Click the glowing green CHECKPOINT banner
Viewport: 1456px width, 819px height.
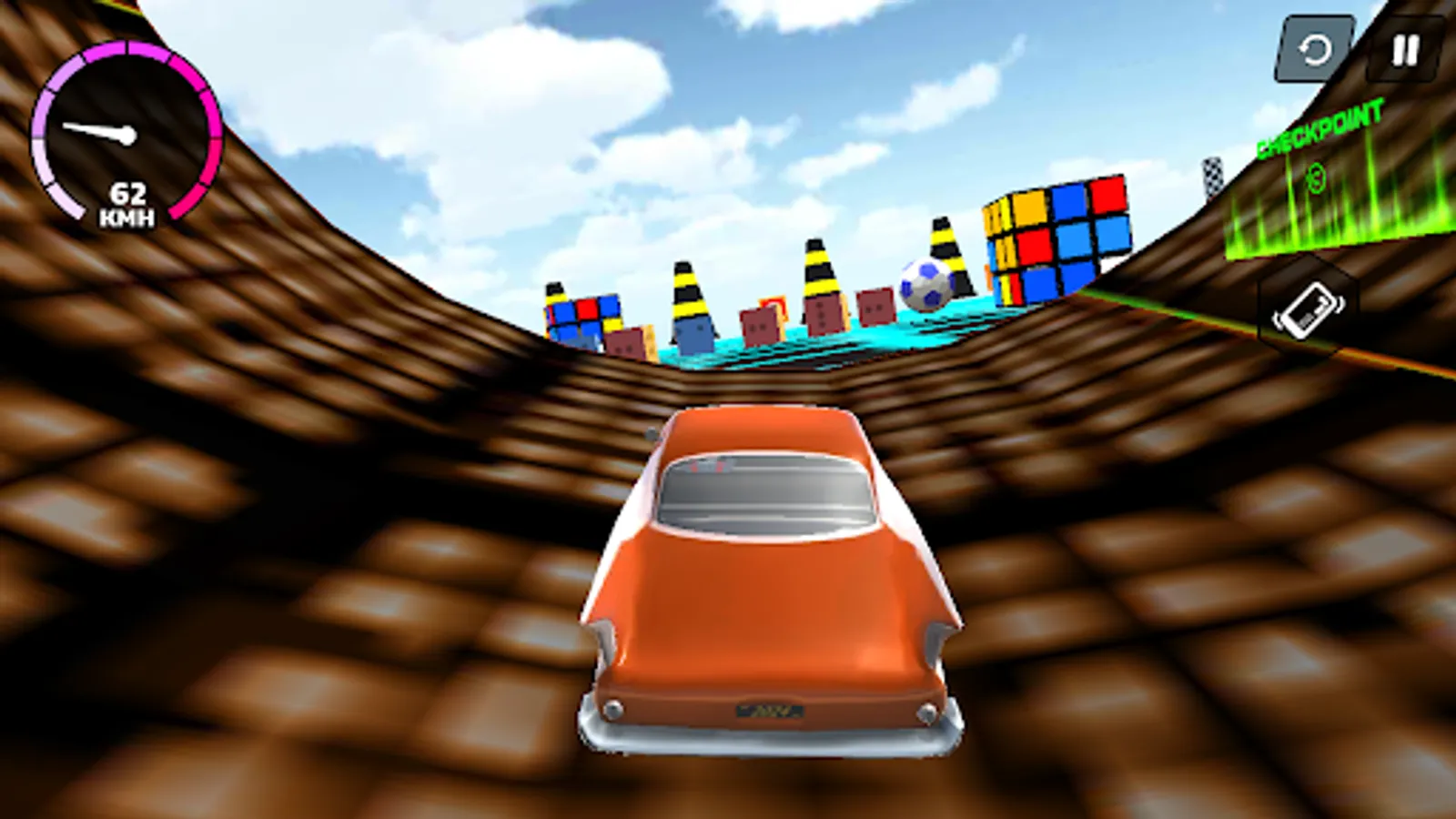coord(1318,127)
